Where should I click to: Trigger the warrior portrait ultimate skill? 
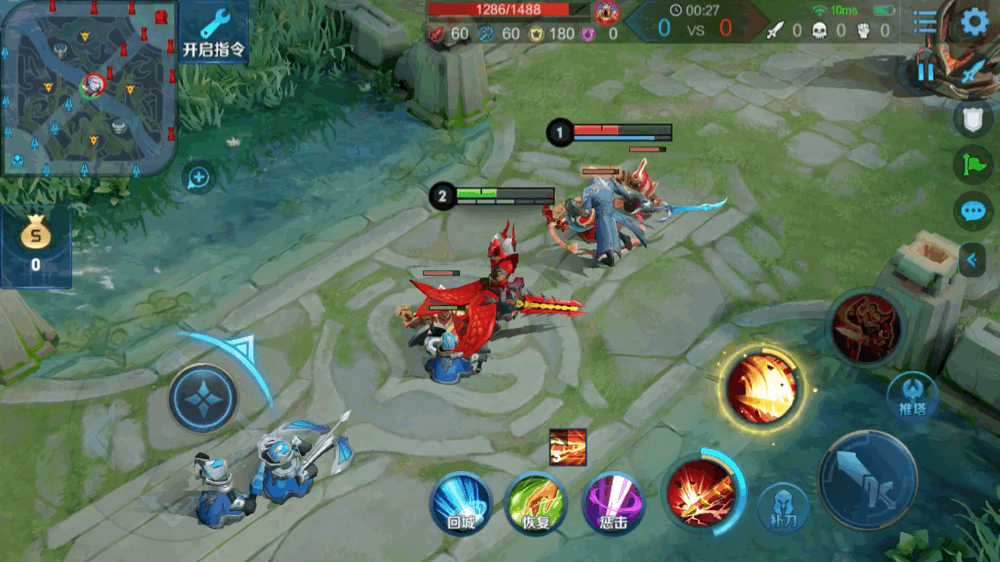point(865,328)
